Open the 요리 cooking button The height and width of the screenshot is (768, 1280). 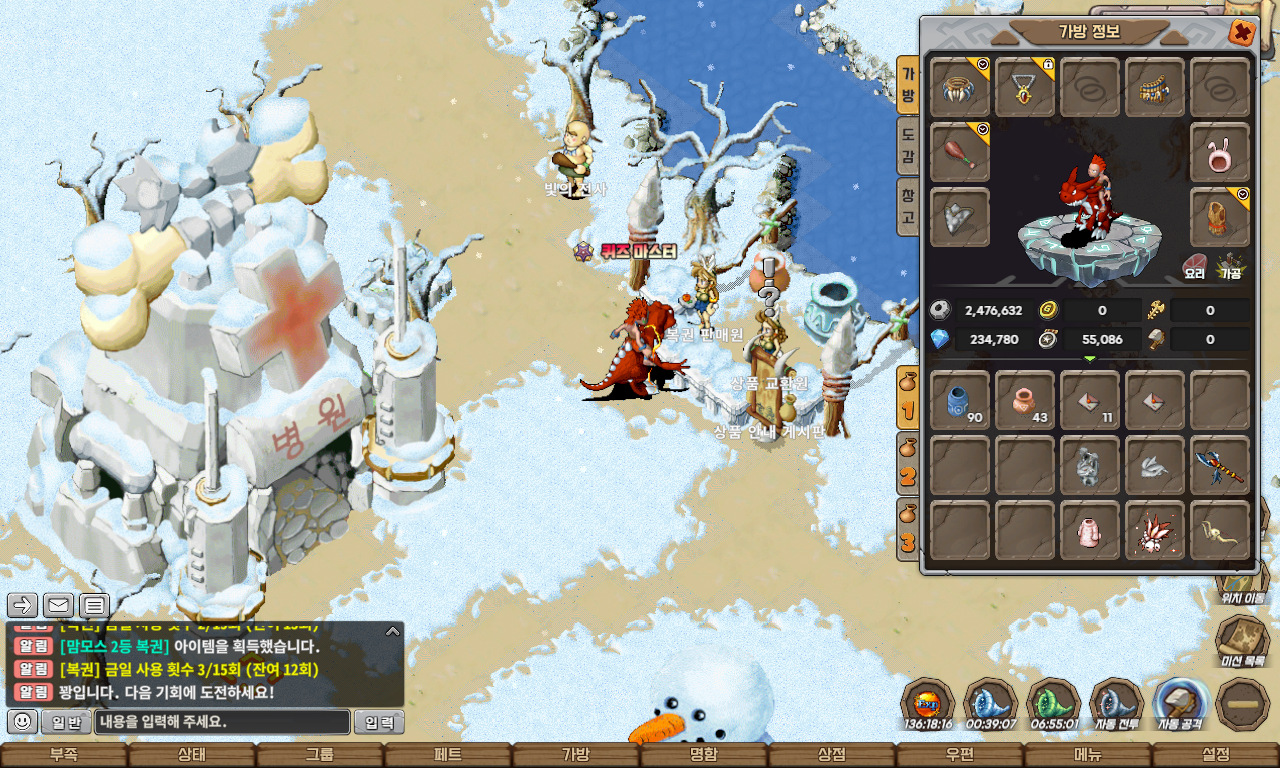point(1195,267)
